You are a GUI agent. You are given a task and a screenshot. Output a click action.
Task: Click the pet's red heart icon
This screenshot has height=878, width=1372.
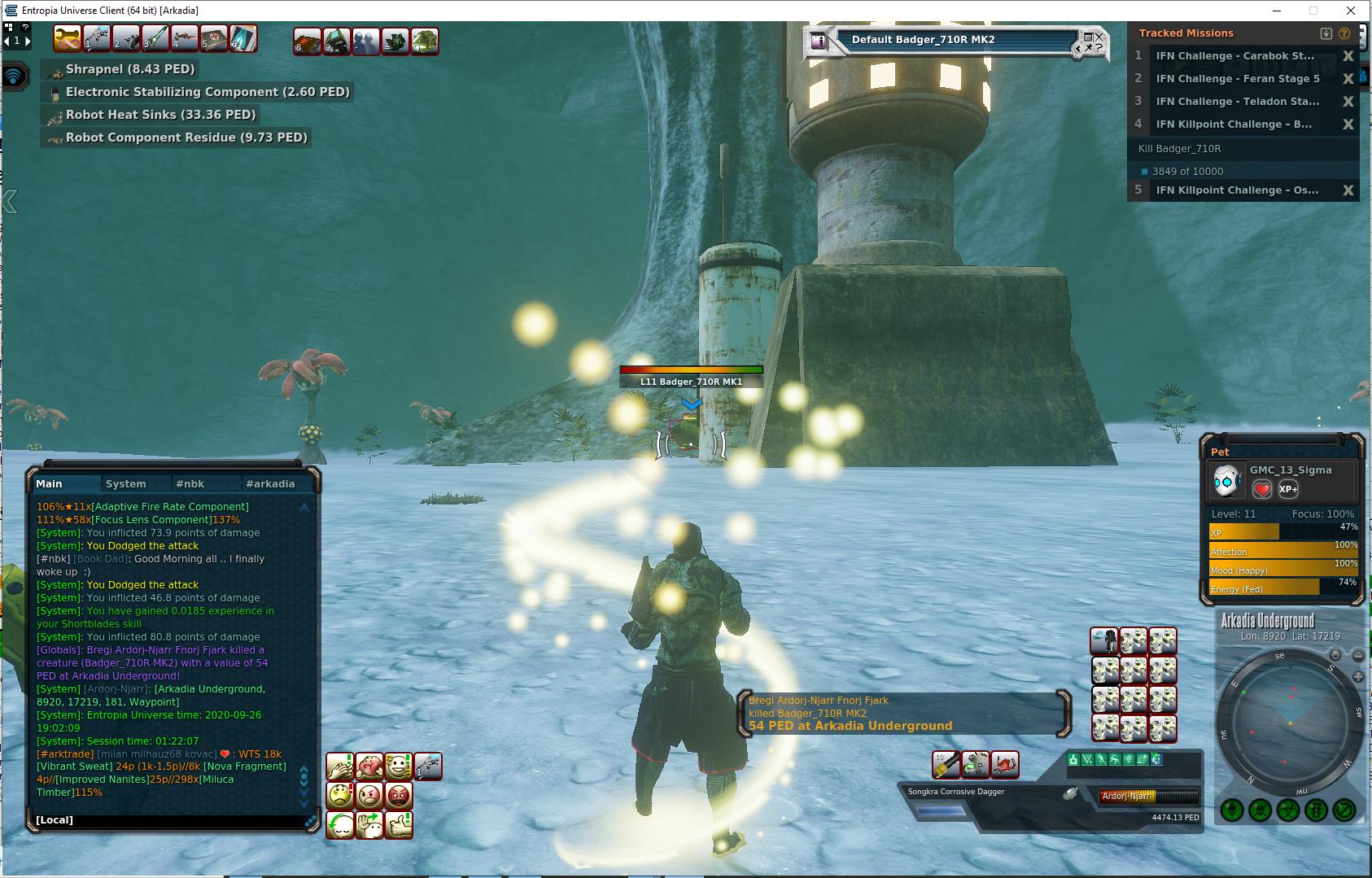coord(1262,489)
